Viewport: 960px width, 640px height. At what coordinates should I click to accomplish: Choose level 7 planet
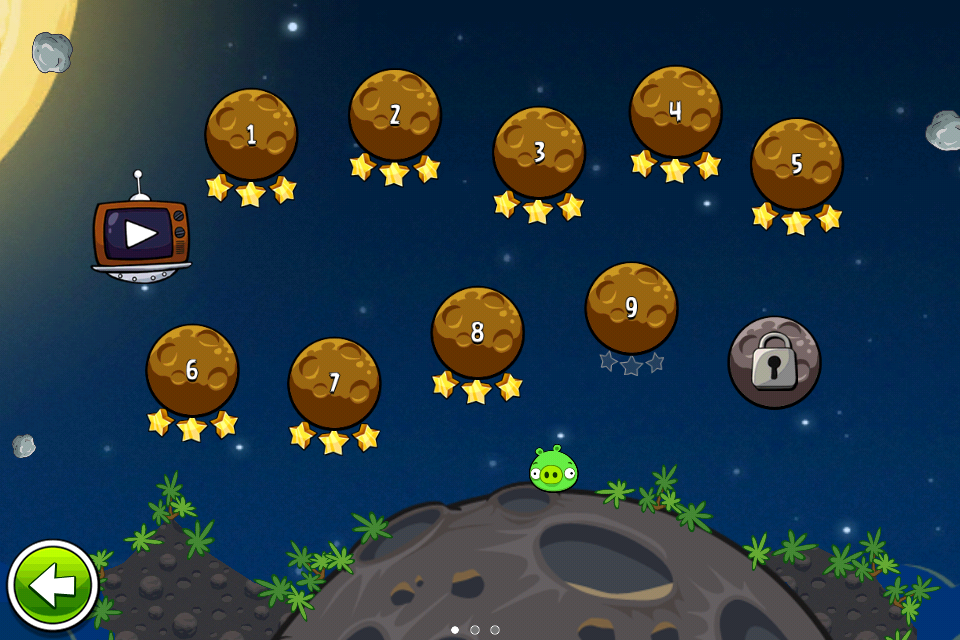(334, 383)
